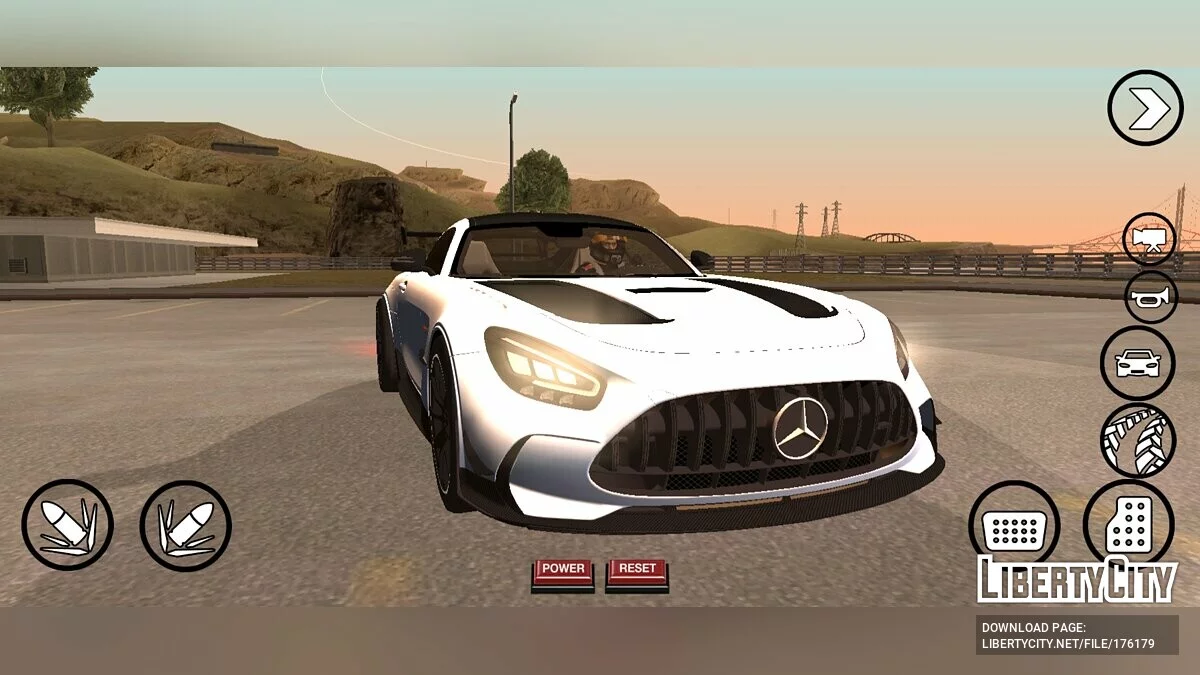Tap the red RESET button
The width and height of the screenshot is (1200, 675).
(x=637, y=570)
